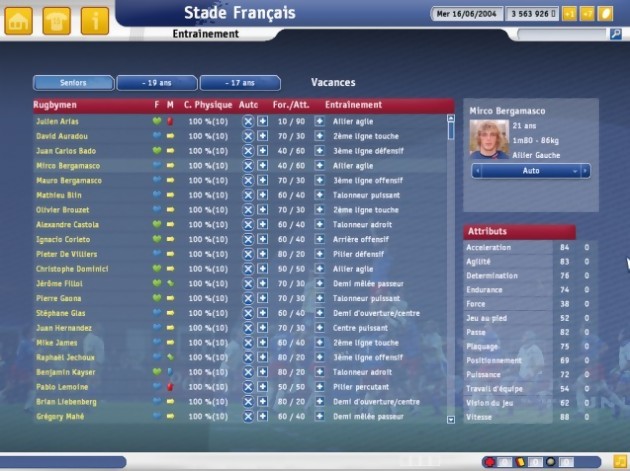
Task: Sort the list by the Rugbymen column header
Action: pyautogui.click(x=56, y=104)
